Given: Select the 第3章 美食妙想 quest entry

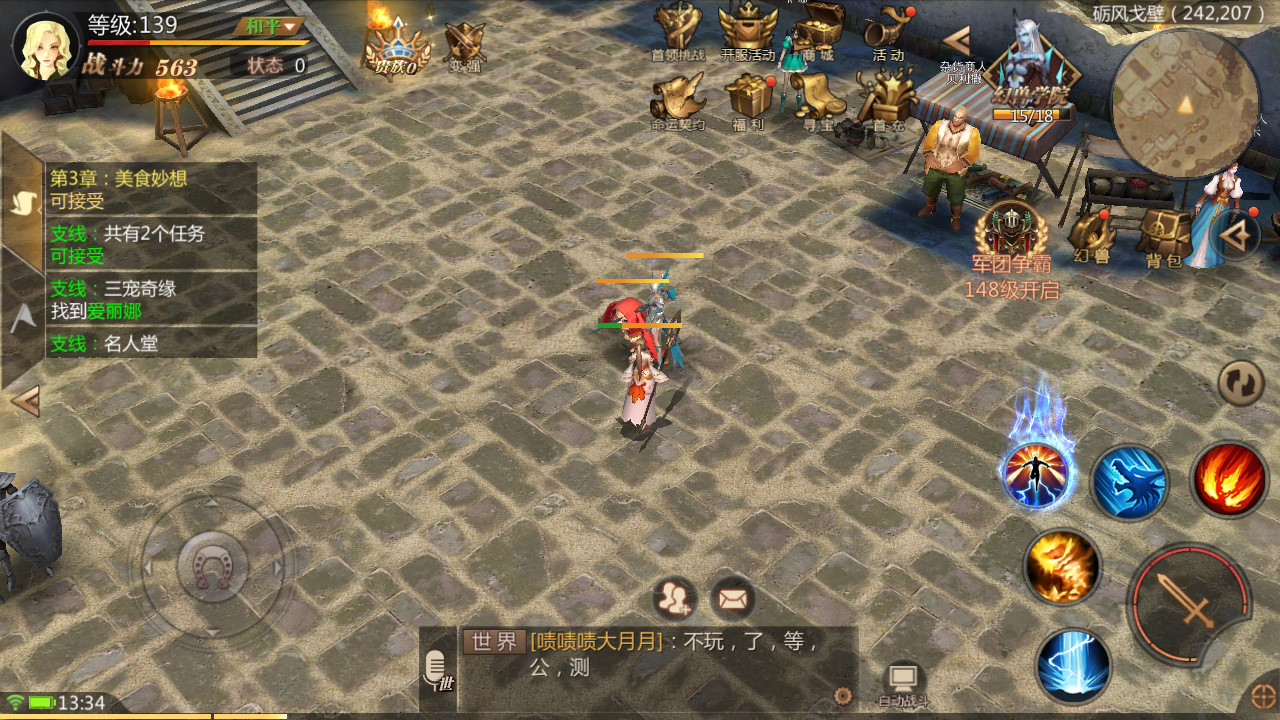Looking at the screenshot, I should [x=152, y=189].
